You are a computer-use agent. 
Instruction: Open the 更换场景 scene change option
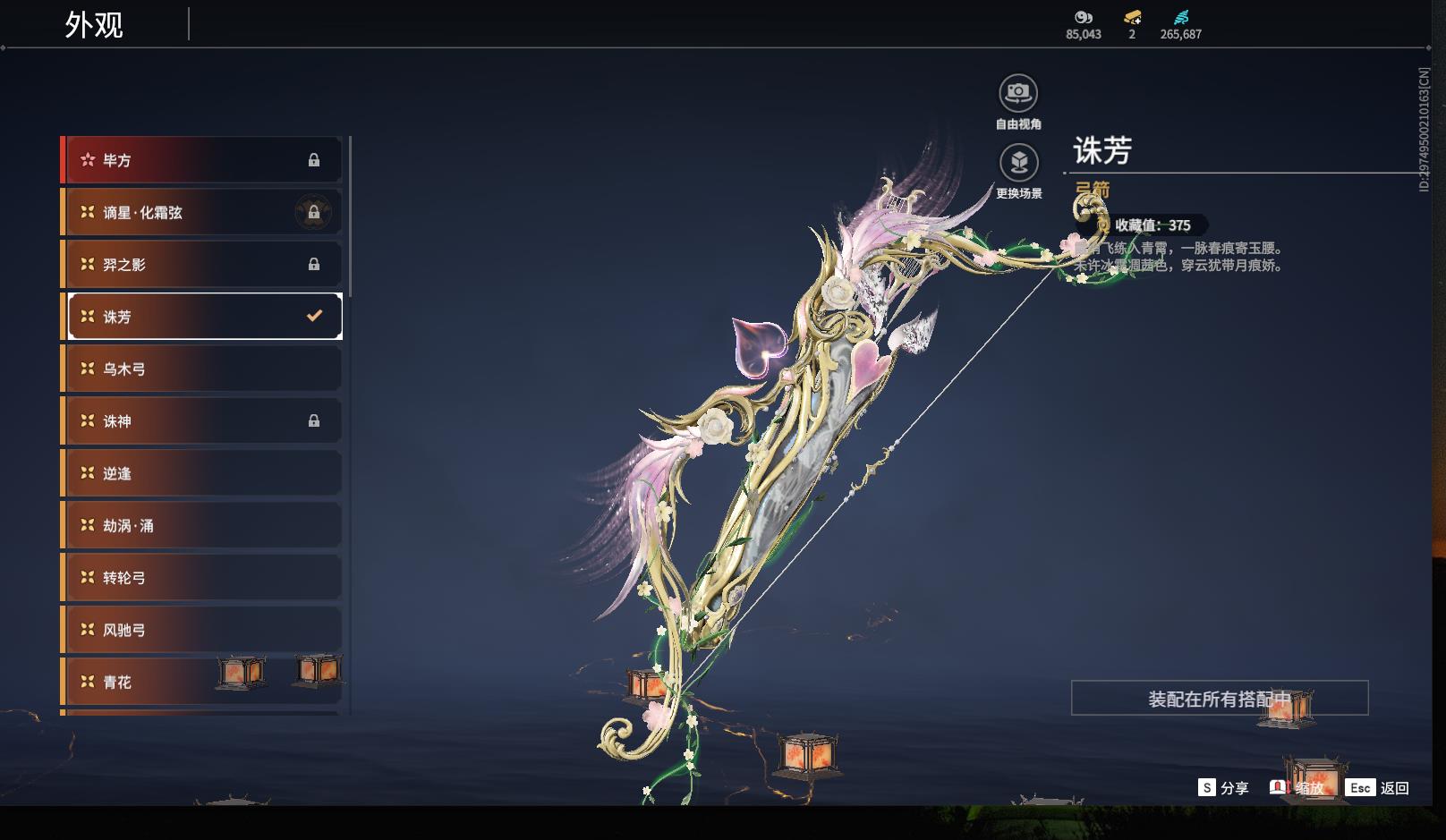tap(1018, 163)
